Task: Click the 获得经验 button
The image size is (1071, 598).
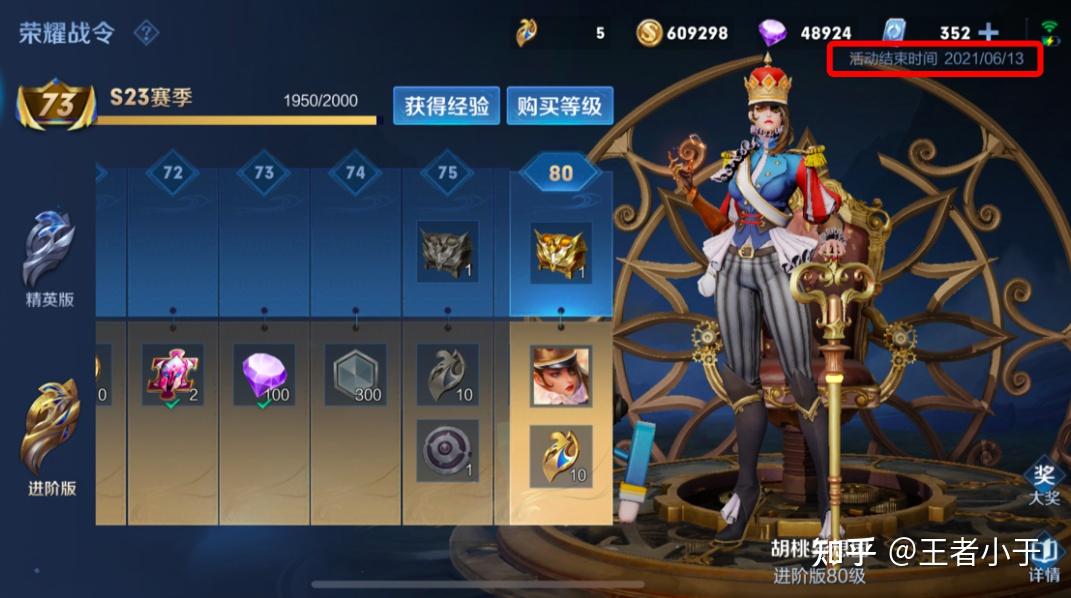Action: coord(446,105)
